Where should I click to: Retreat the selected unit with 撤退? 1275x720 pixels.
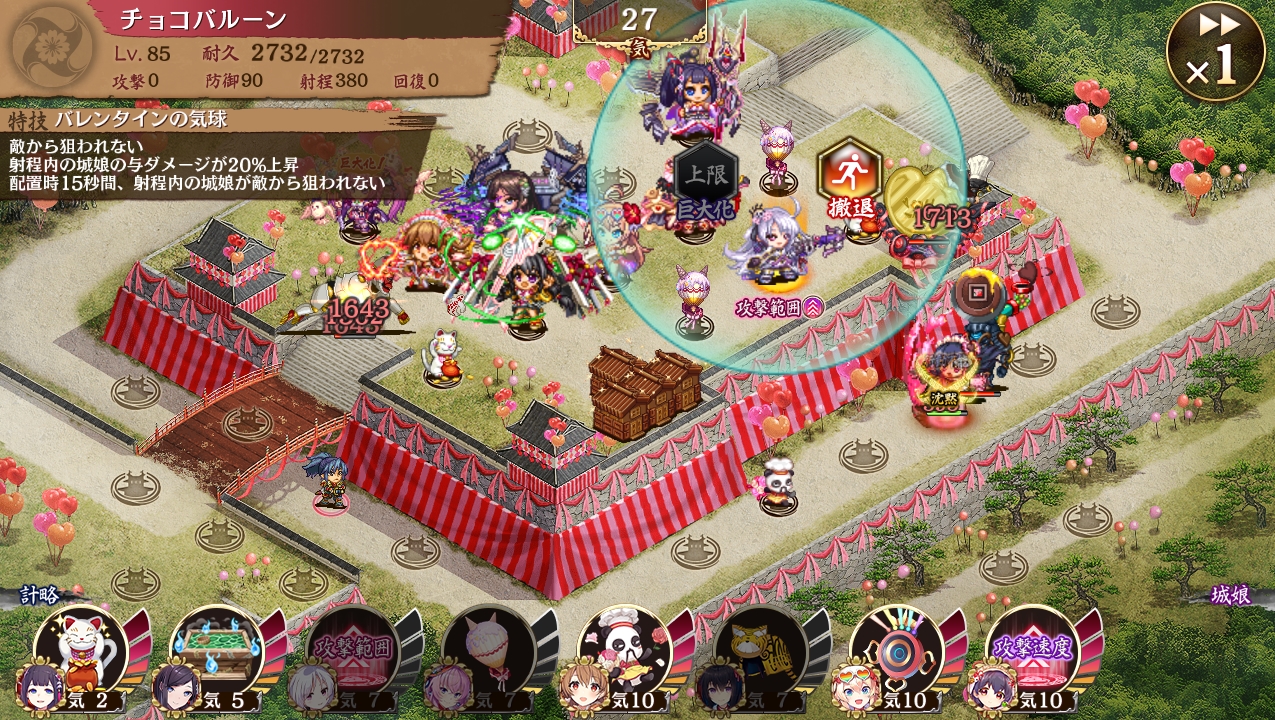coord(850,180)
